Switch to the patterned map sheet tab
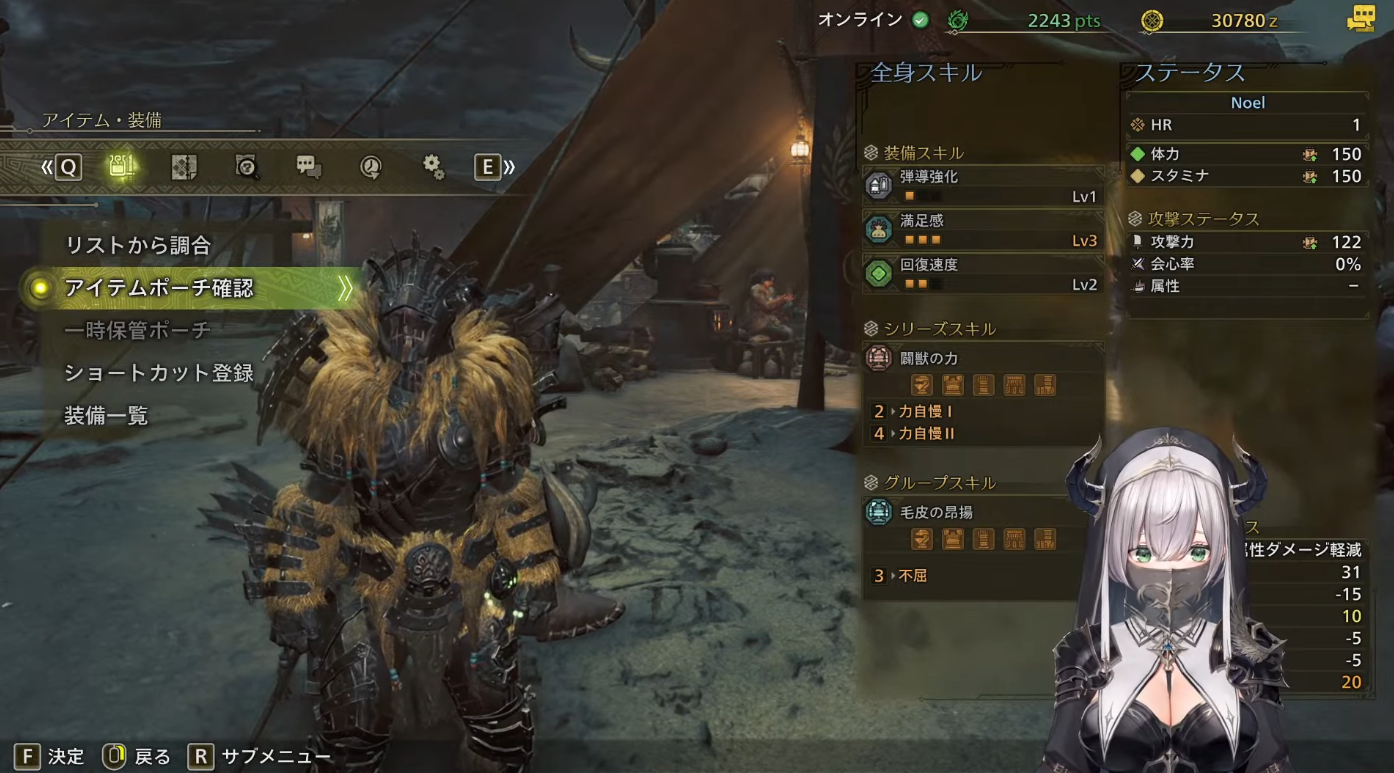 click(184, 167)
